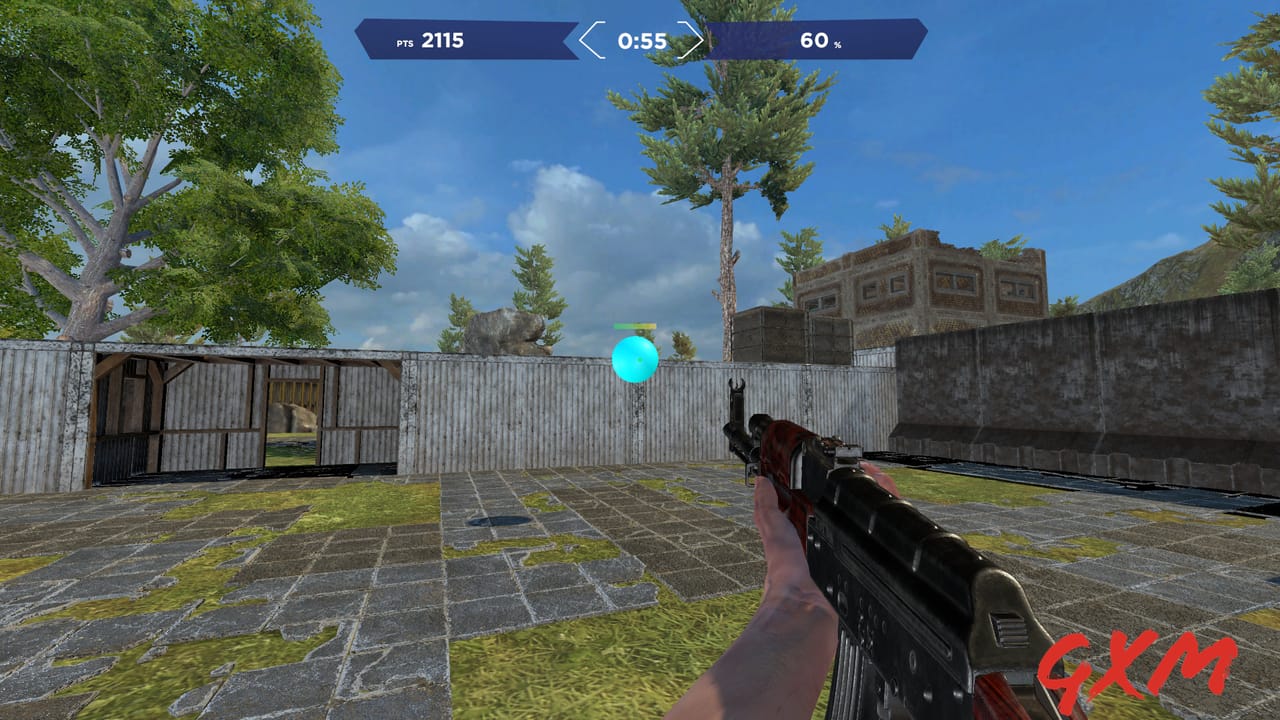Click the target's health bar
The width and height of the screenshot is (1280, 720).
pyautogui.click(x=634, y=325)
